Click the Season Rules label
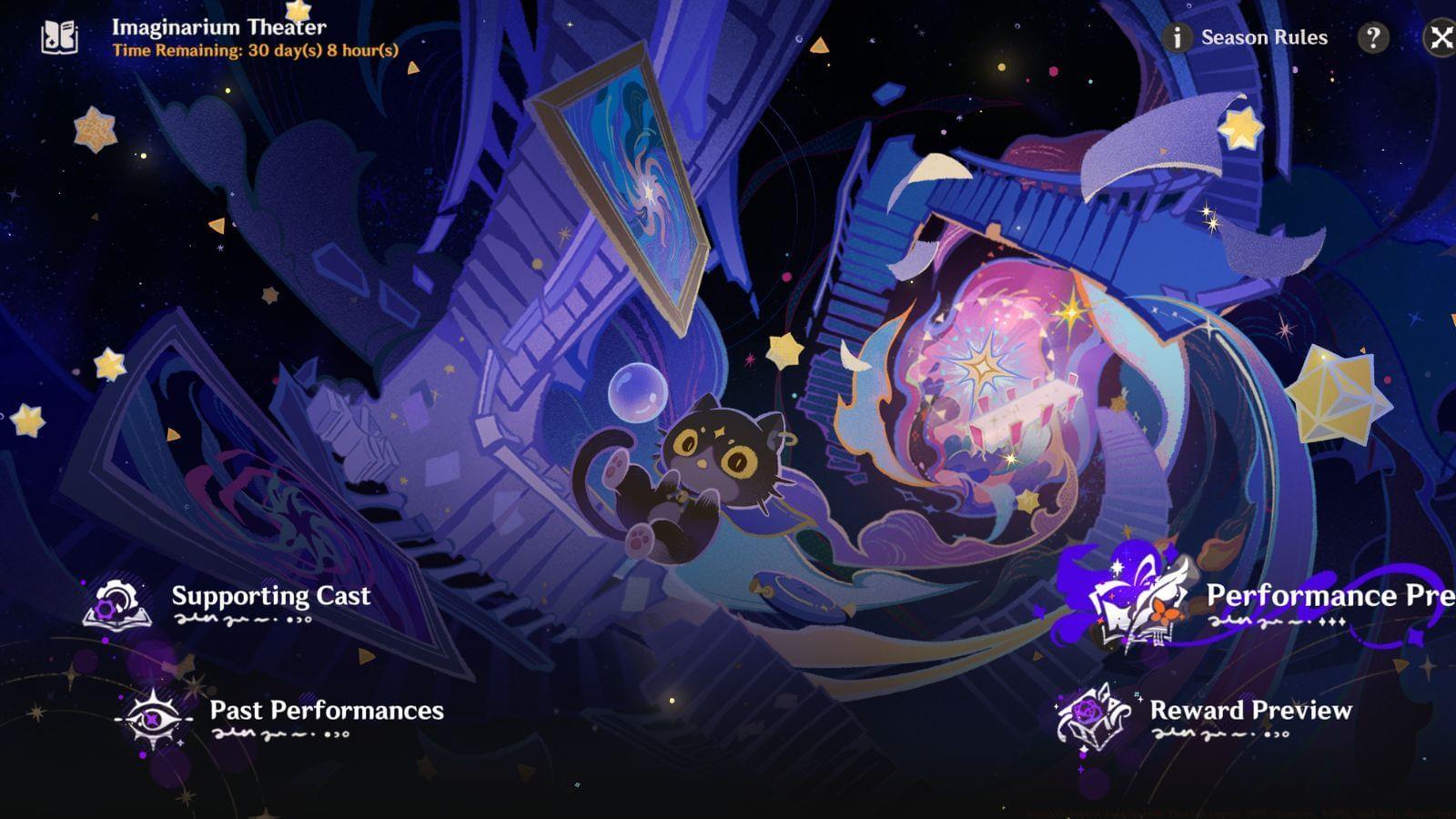This screenshot has height=819, width=1456. [1263, 37]
